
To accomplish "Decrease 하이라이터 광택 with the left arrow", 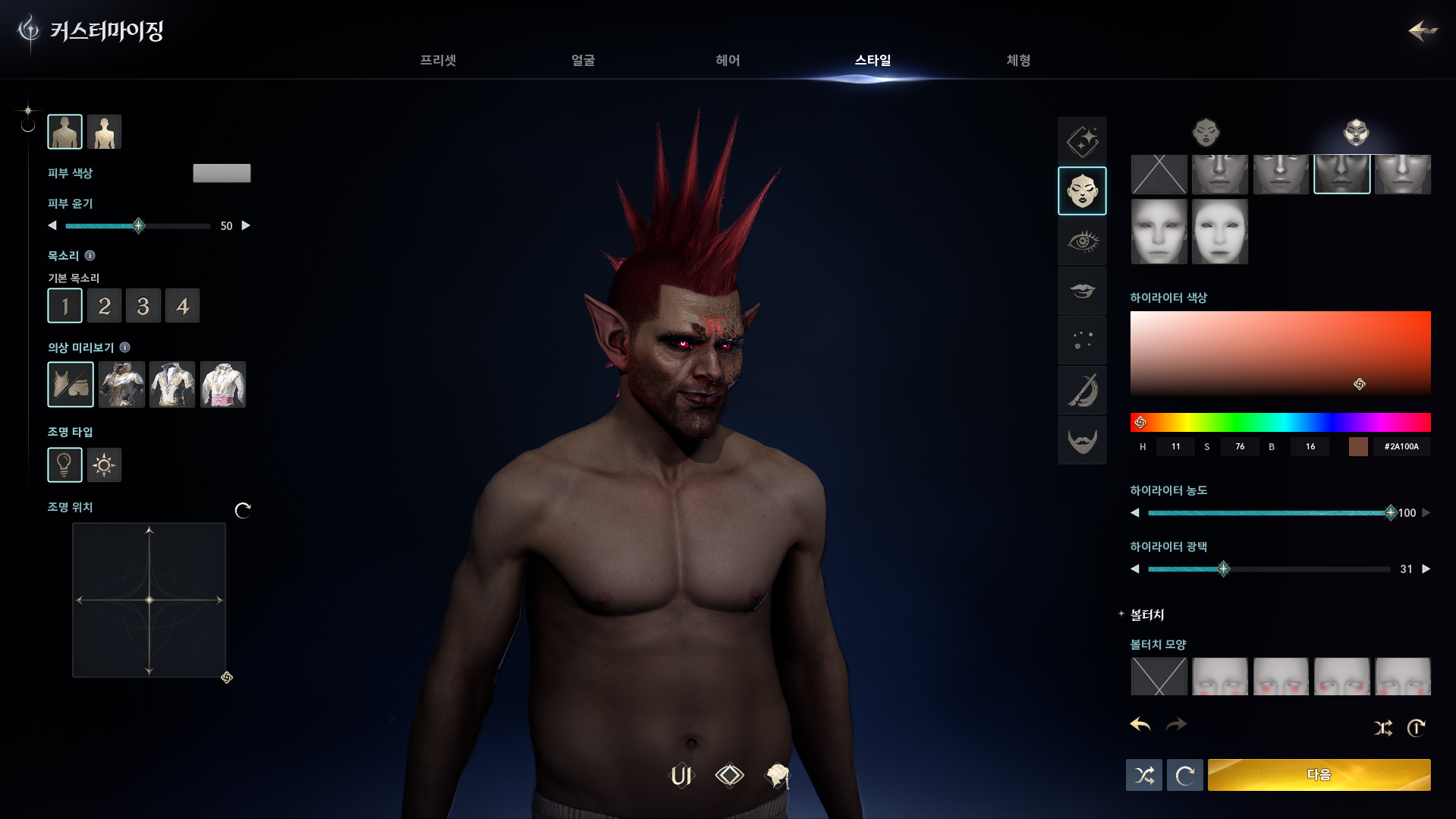I will pyautogui.click(x=1135, y=569).
